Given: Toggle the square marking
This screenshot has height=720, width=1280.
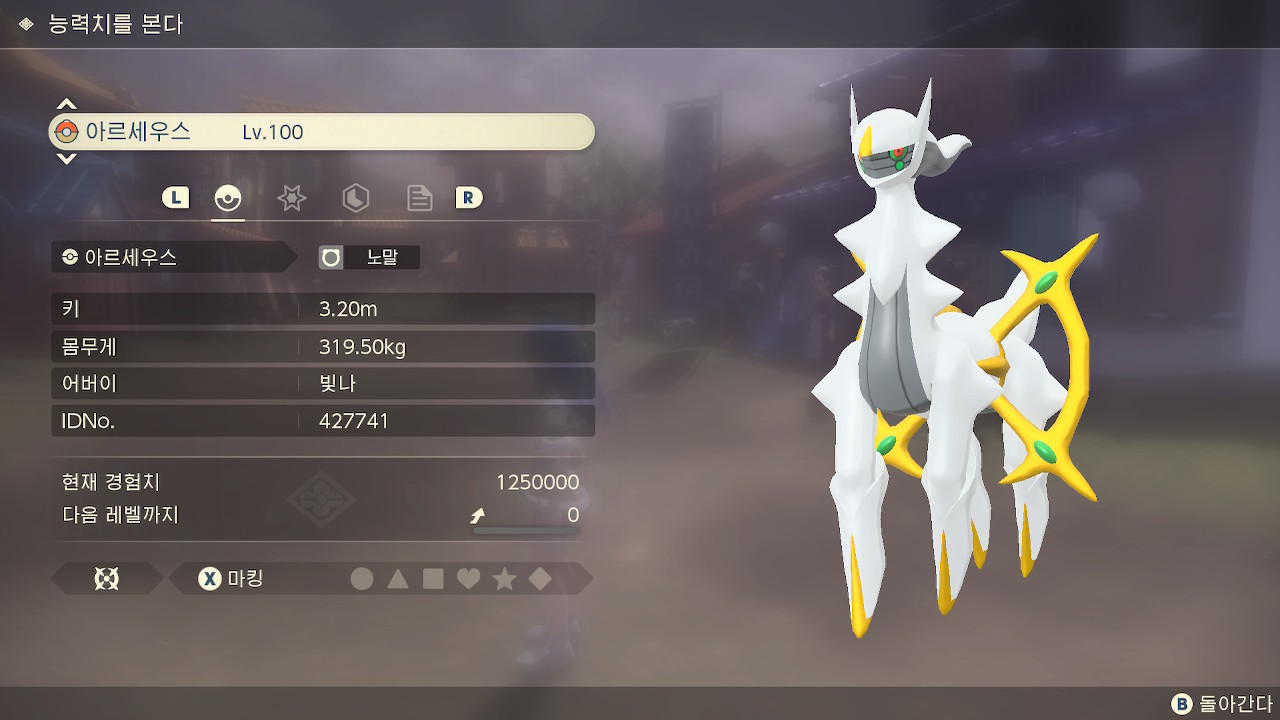Looking at the screenshot, I should pyautogui.click(x=433, y=579).
